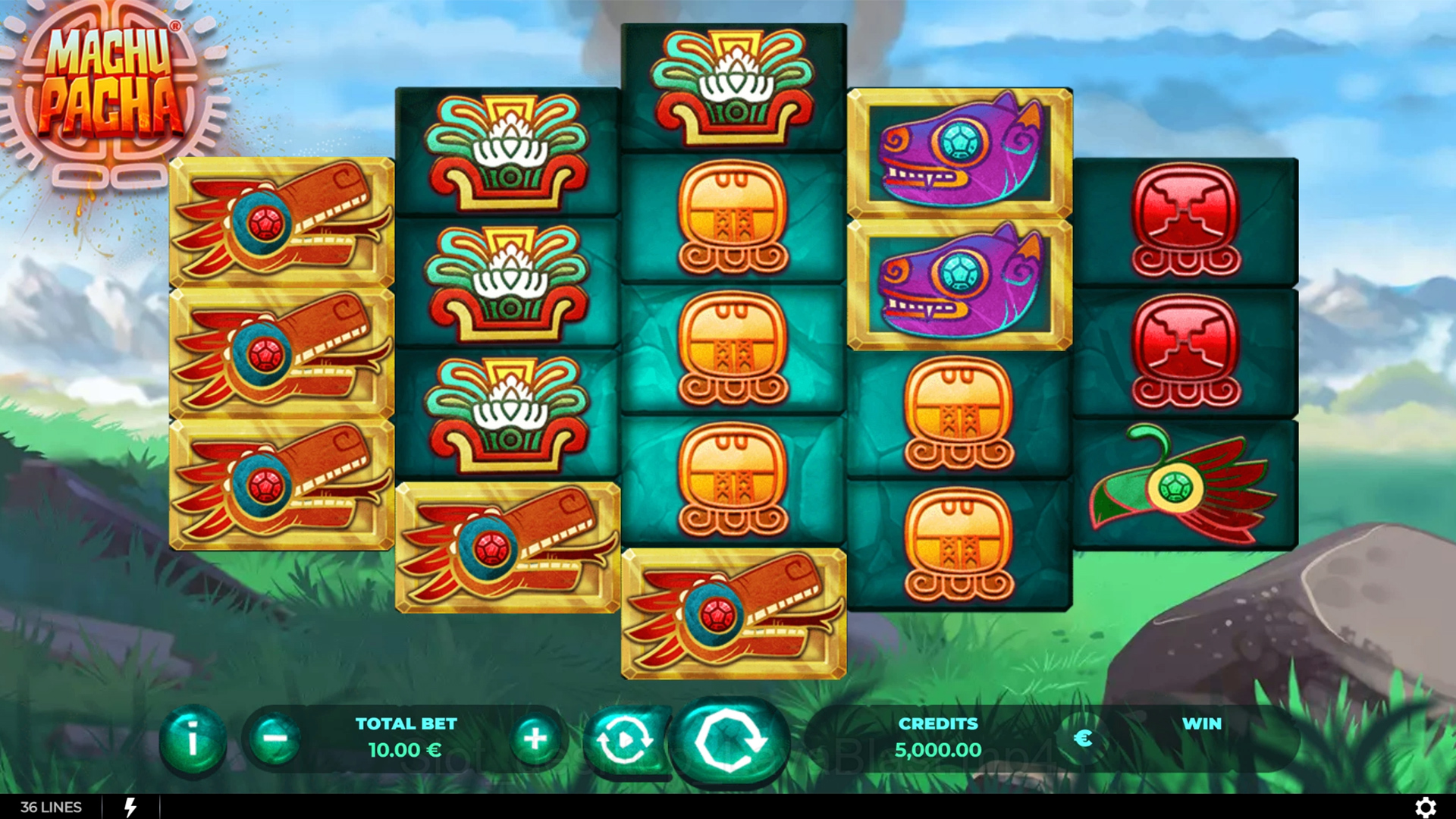Enable turbo mode via lightning bolt
Image resolution: width=1456 pixels, height=819 pixels.
[x=129, y=807]
